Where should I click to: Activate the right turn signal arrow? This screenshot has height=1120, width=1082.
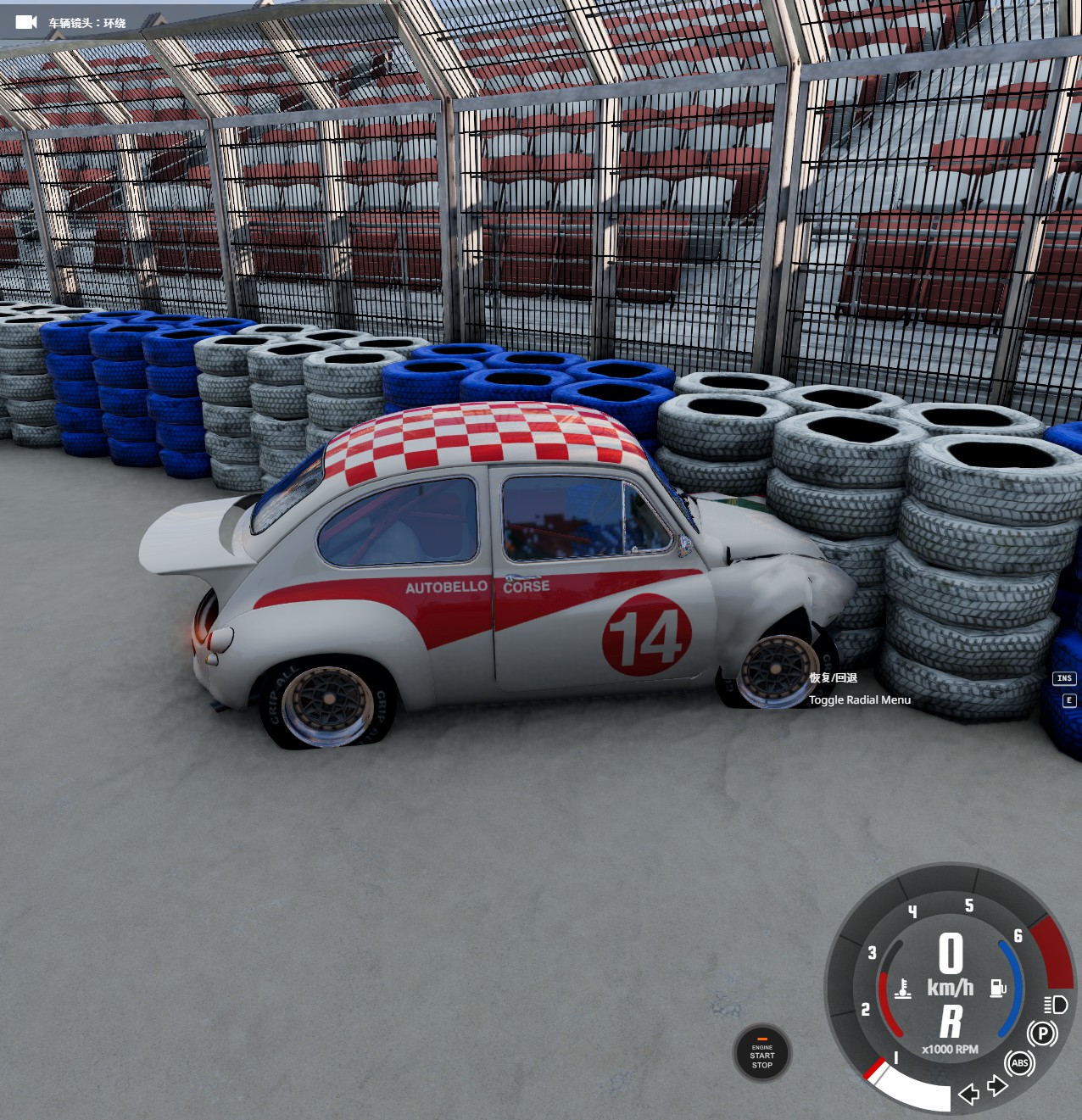997,1085
